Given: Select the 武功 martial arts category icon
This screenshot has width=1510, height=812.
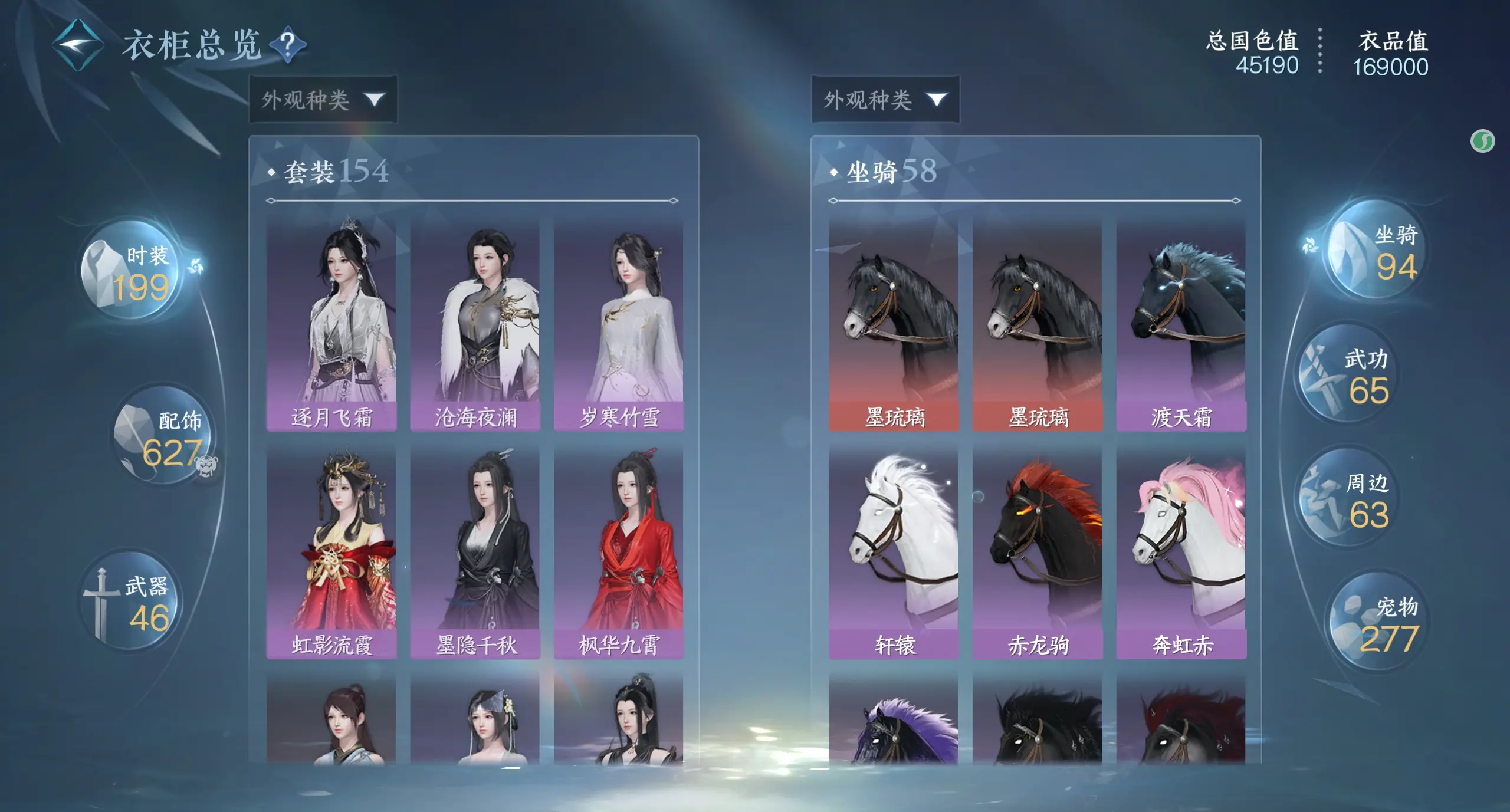Looking at the screenshot, I should tap(1346, 373).
